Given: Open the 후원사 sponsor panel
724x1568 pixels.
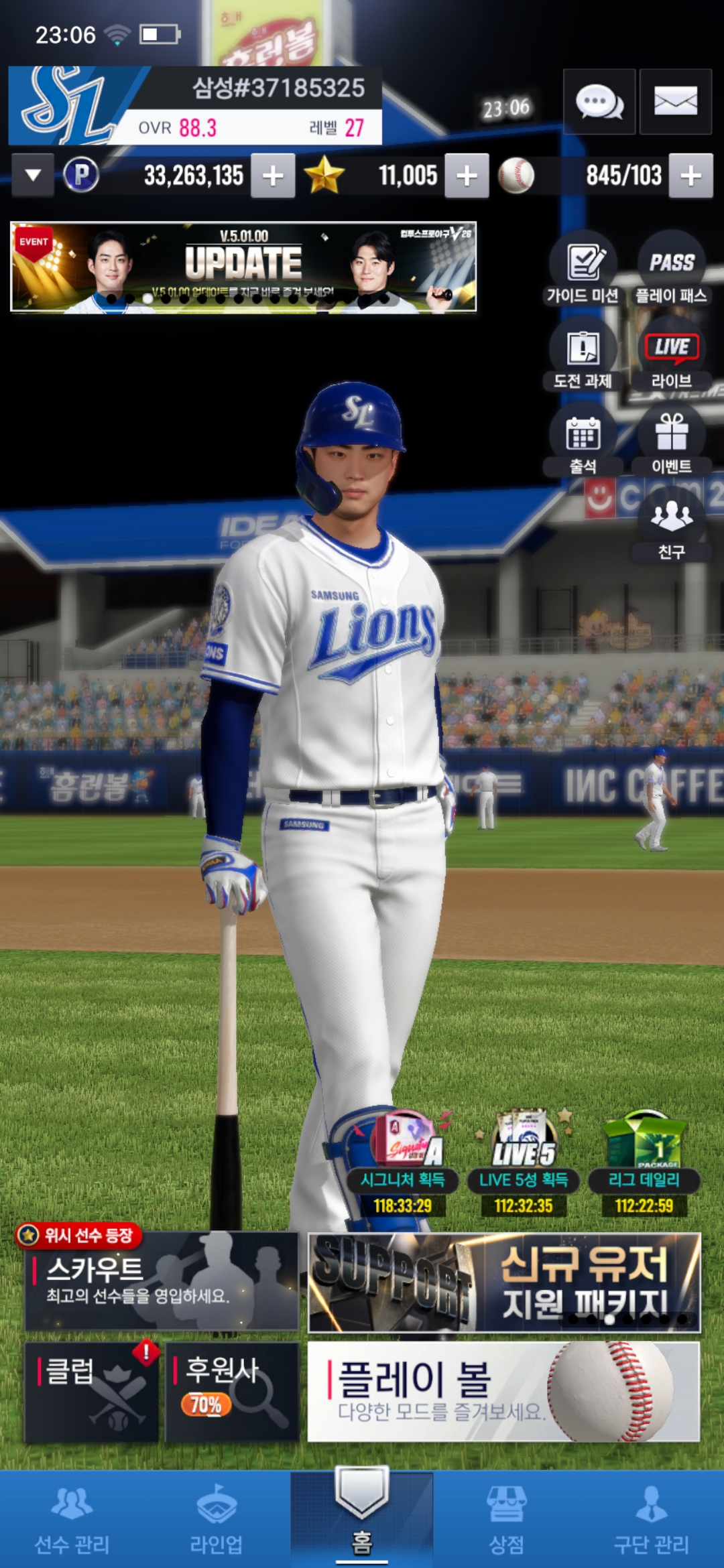Looking at the screenshot, I should pos(232,1391).
